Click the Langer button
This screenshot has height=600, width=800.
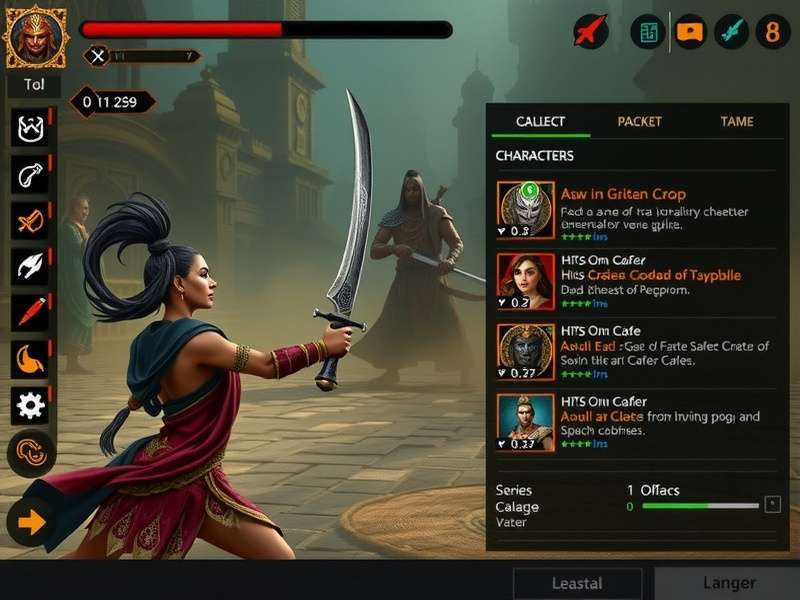(x=728, y=583)
